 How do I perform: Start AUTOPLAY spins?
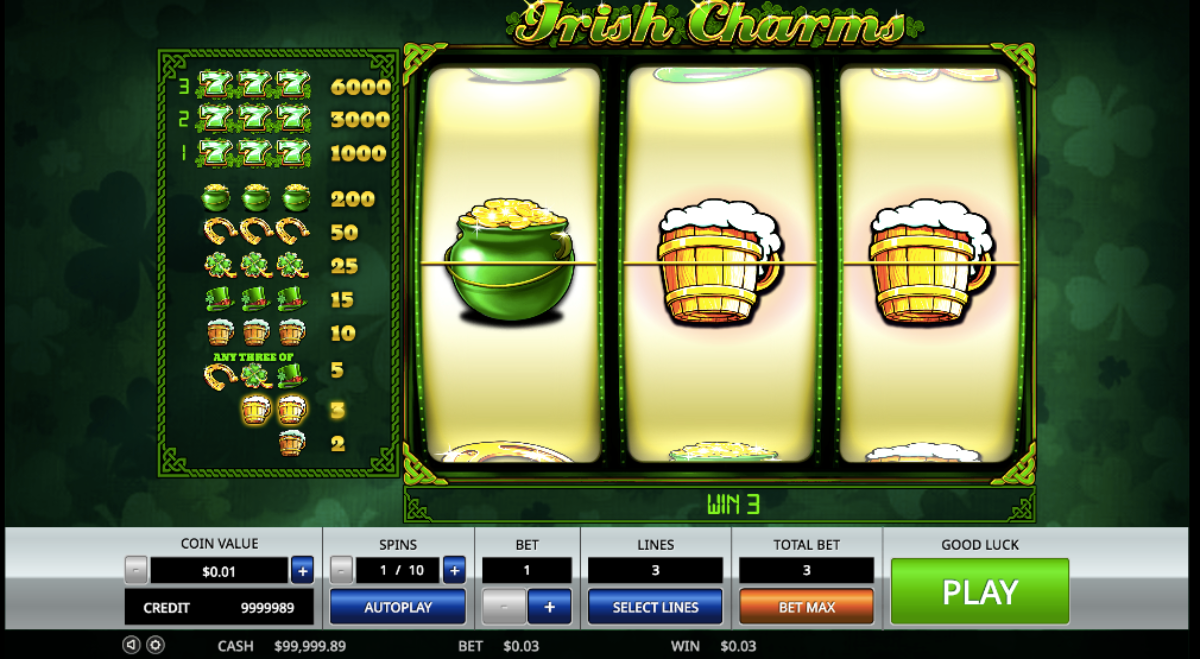click(x=397, y=607)
